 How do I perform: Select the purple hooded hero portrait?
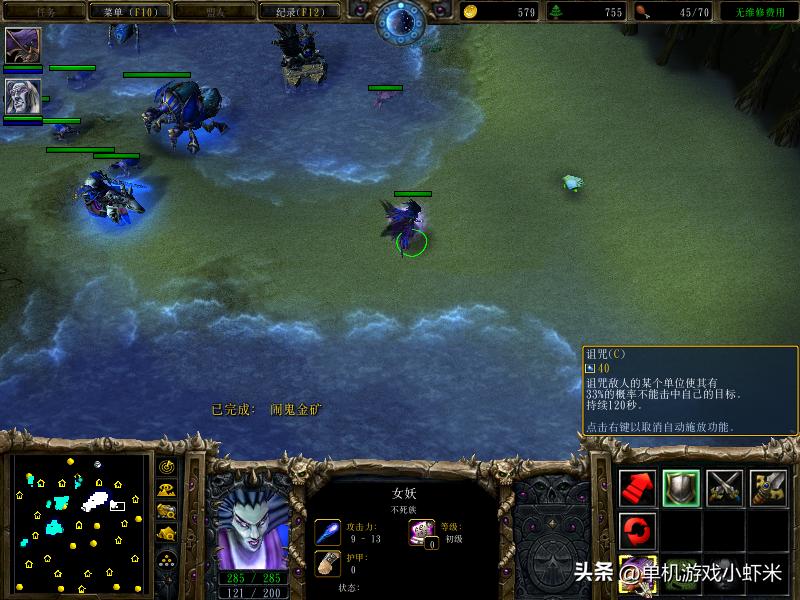[x=22, y=46]
